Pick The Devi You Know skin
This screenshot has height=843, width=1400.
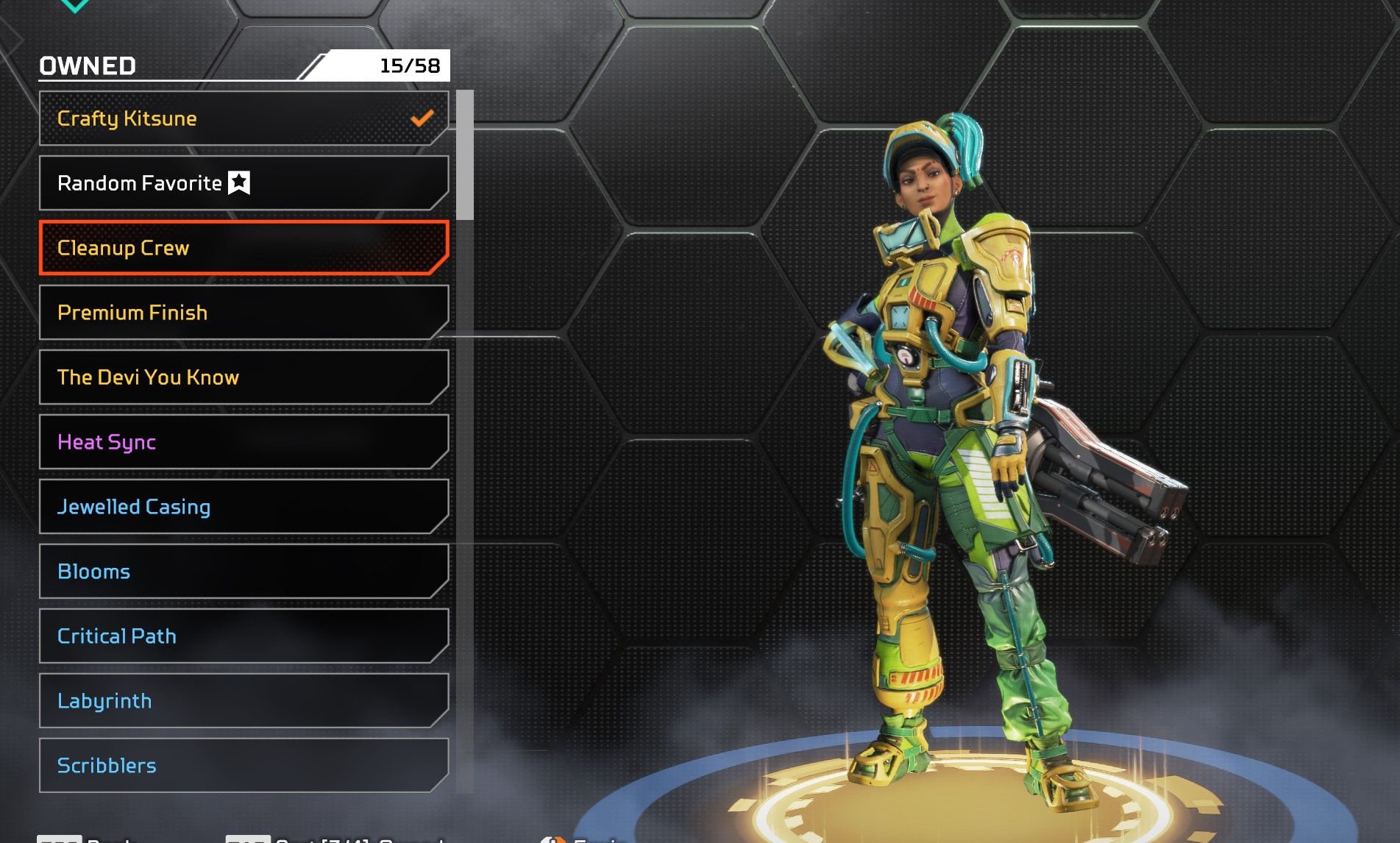point(243,377)
